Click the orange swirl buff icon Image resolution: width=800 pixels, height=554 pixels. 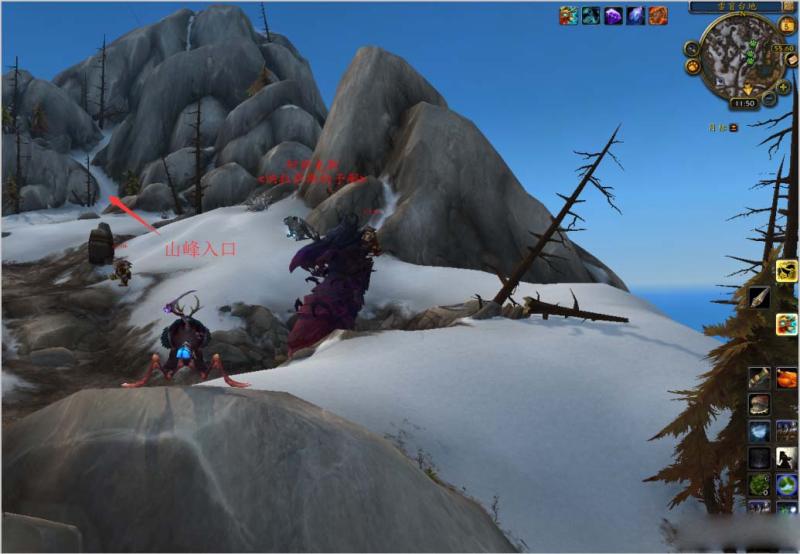click(x=658, y=15)
